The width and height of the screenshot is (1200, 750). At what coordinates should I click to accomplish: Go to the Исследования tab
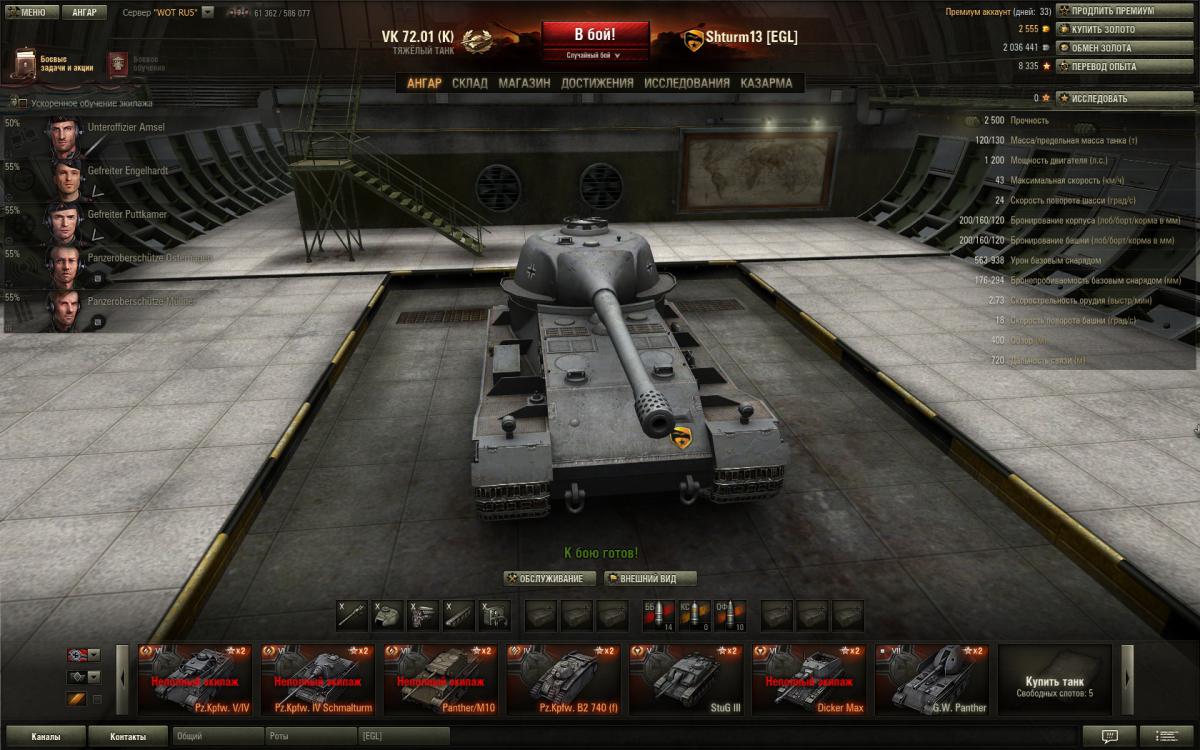click(686, 83)
